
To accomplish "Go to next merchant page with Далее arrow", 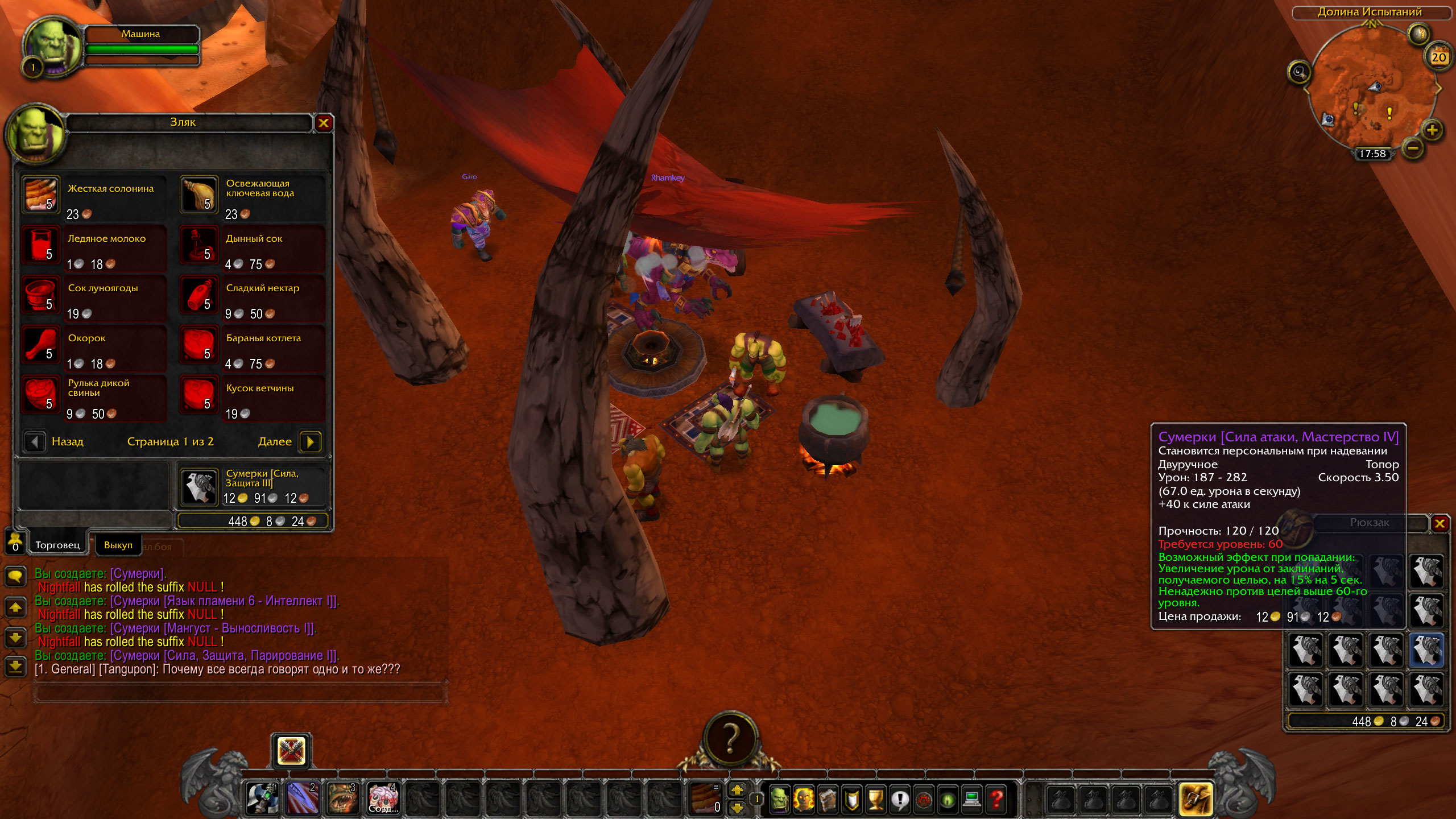I will point(311,441).
